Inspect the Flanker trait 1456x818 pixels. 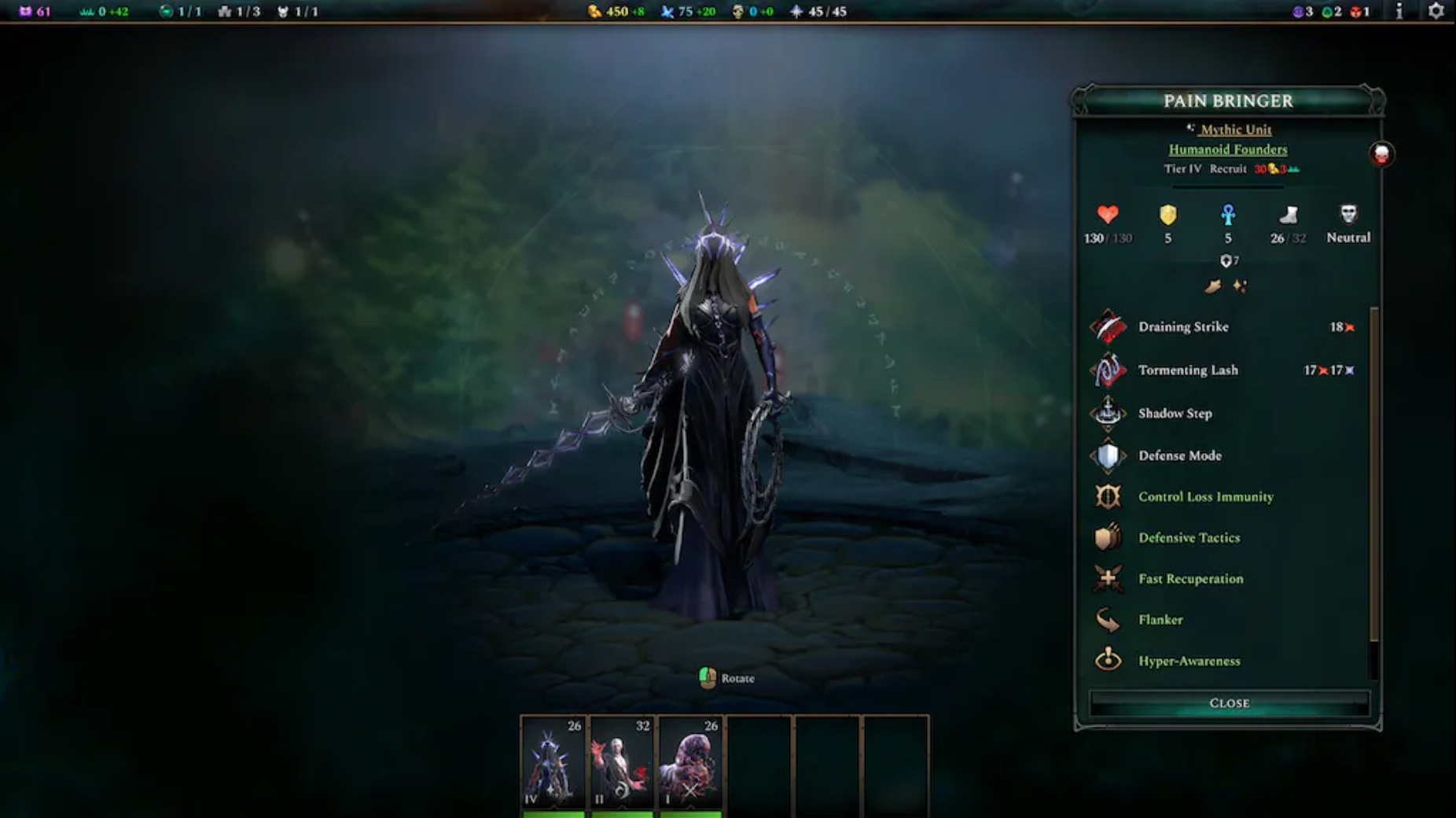coord(1160,620)
